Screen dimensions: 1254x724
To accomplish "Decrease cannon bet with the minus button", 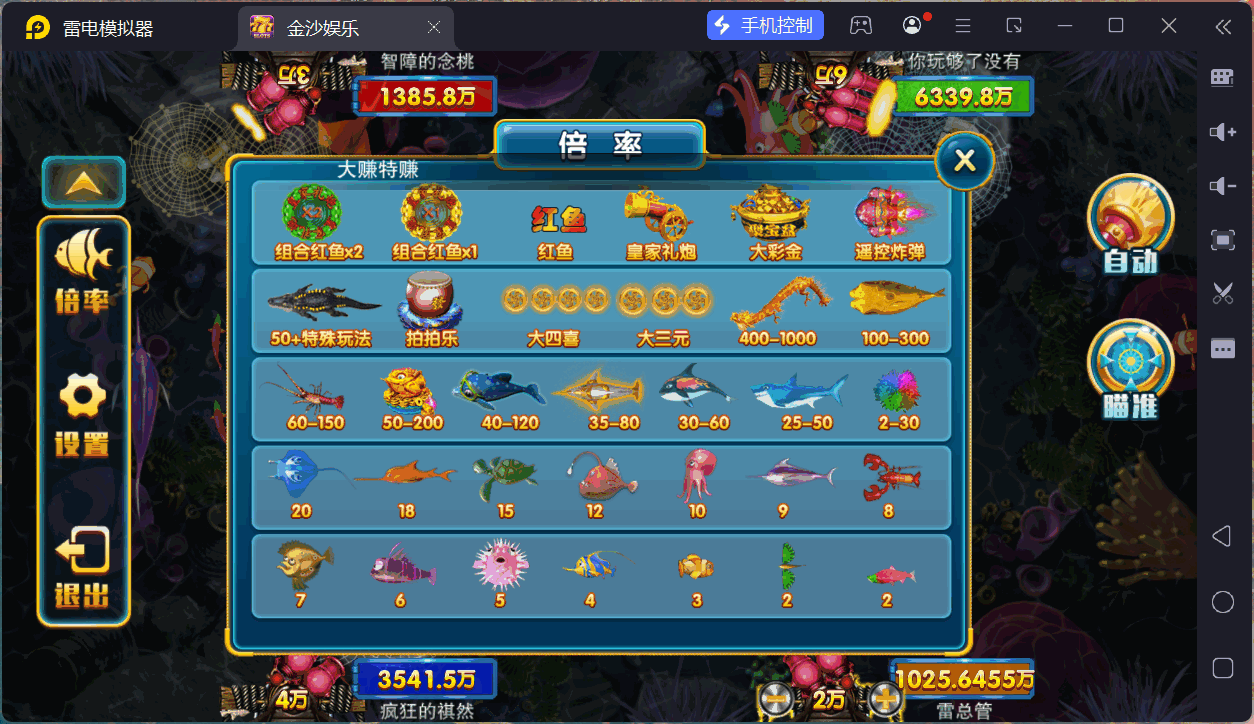I will 776,699.
